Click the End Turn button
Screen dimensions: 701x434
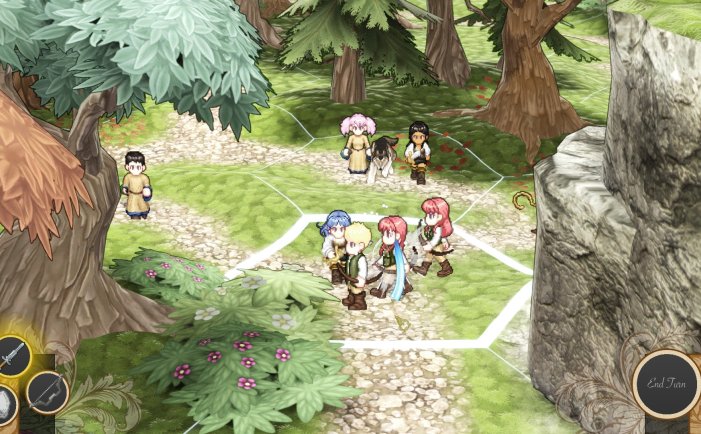[666, 384]
